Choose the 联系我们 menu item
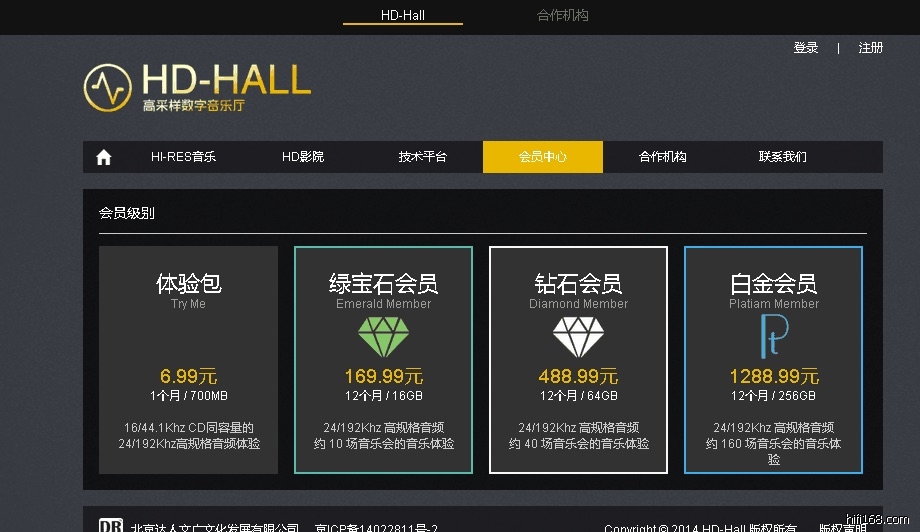Screen dimensions: 920x532 coord(783,157)
